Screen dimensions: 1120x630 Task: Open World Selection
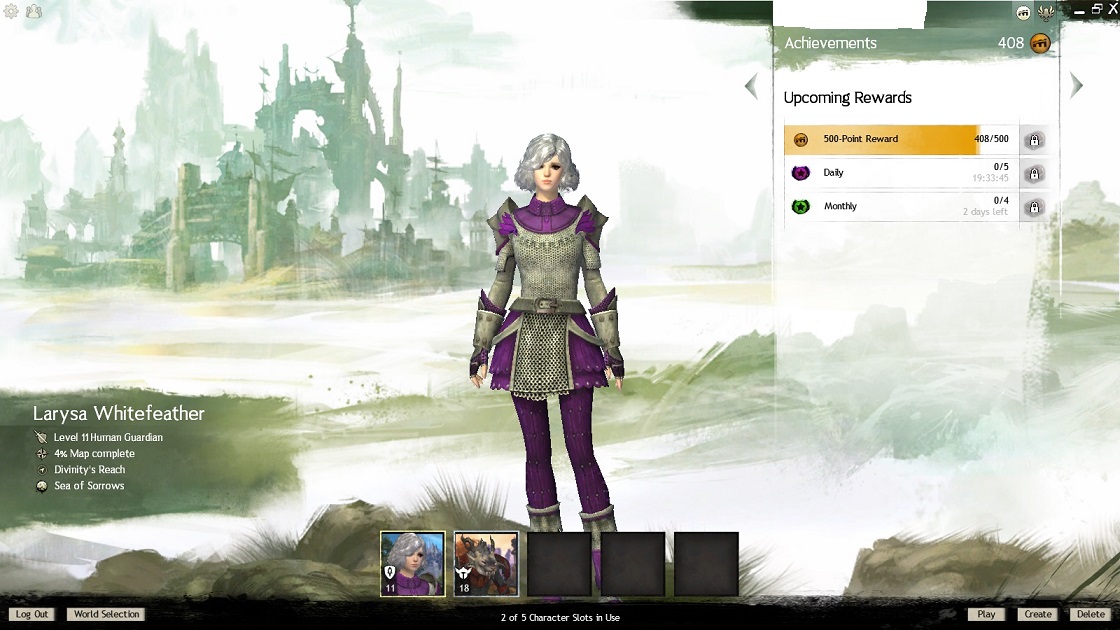pos(106,614)
